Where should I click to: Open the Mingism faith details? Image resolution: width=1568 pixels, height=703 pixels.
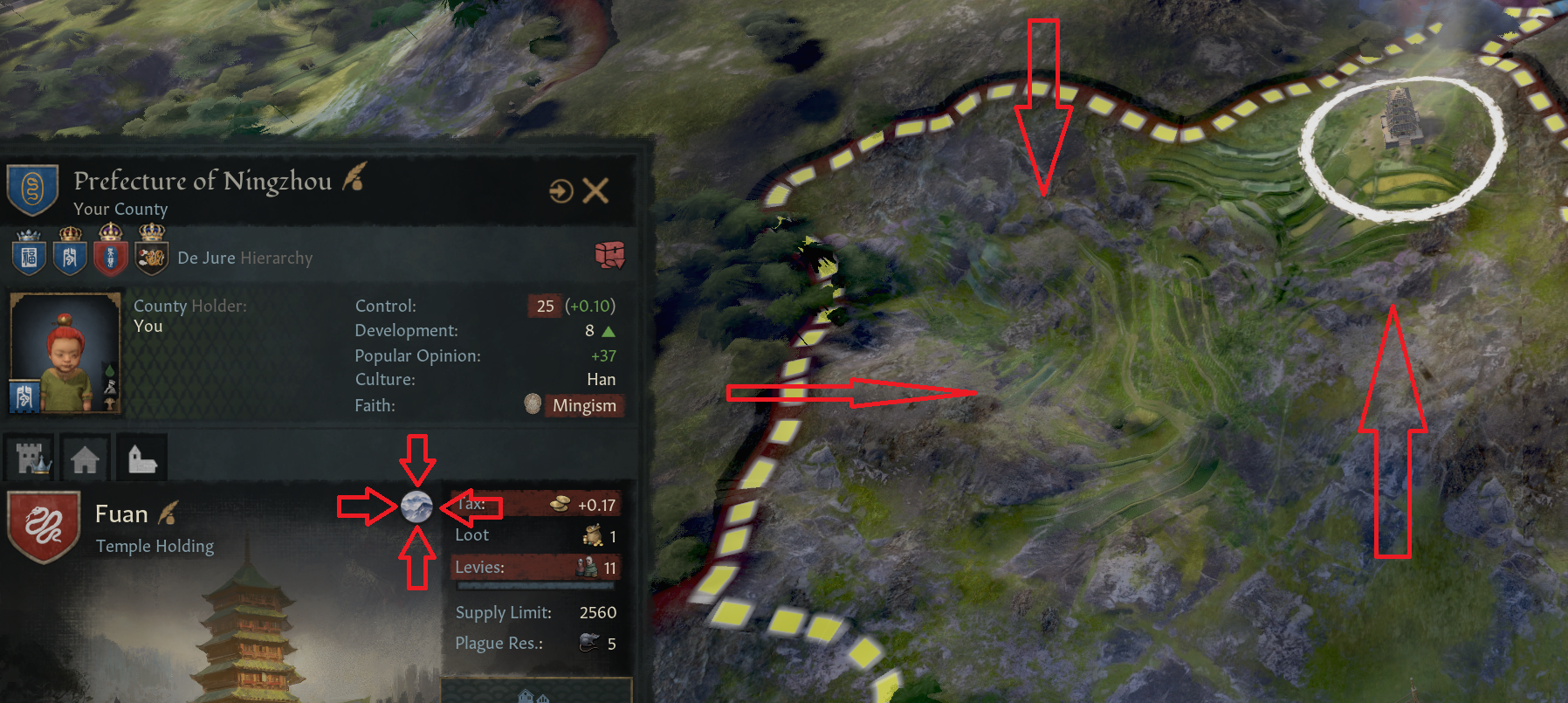click(583, 405)
